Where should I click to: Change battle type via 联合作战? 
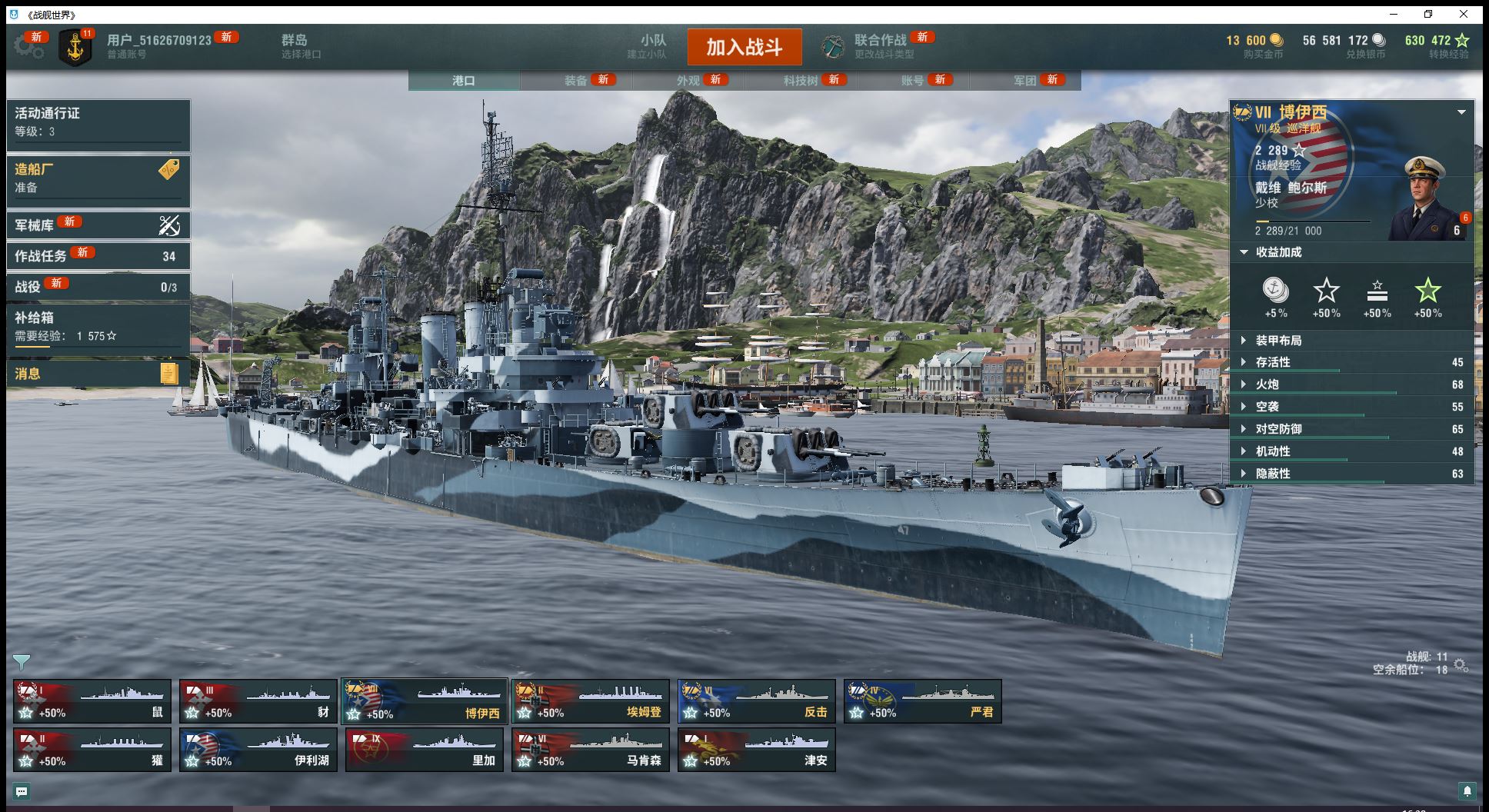(x=880, y=46)
